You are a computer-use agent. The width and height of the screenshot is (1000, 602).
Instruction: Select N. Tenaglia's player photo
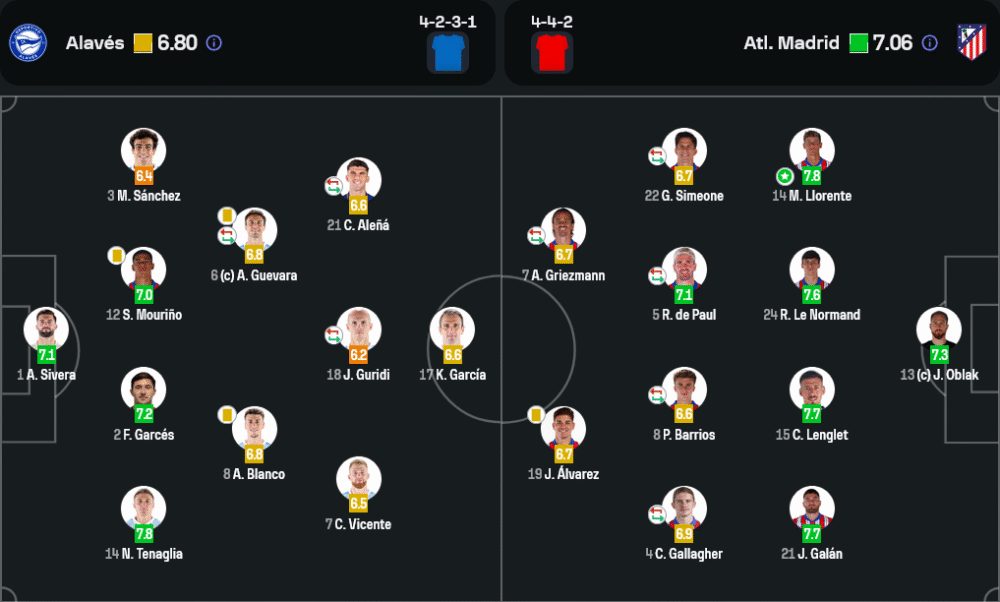pos(143,509)
